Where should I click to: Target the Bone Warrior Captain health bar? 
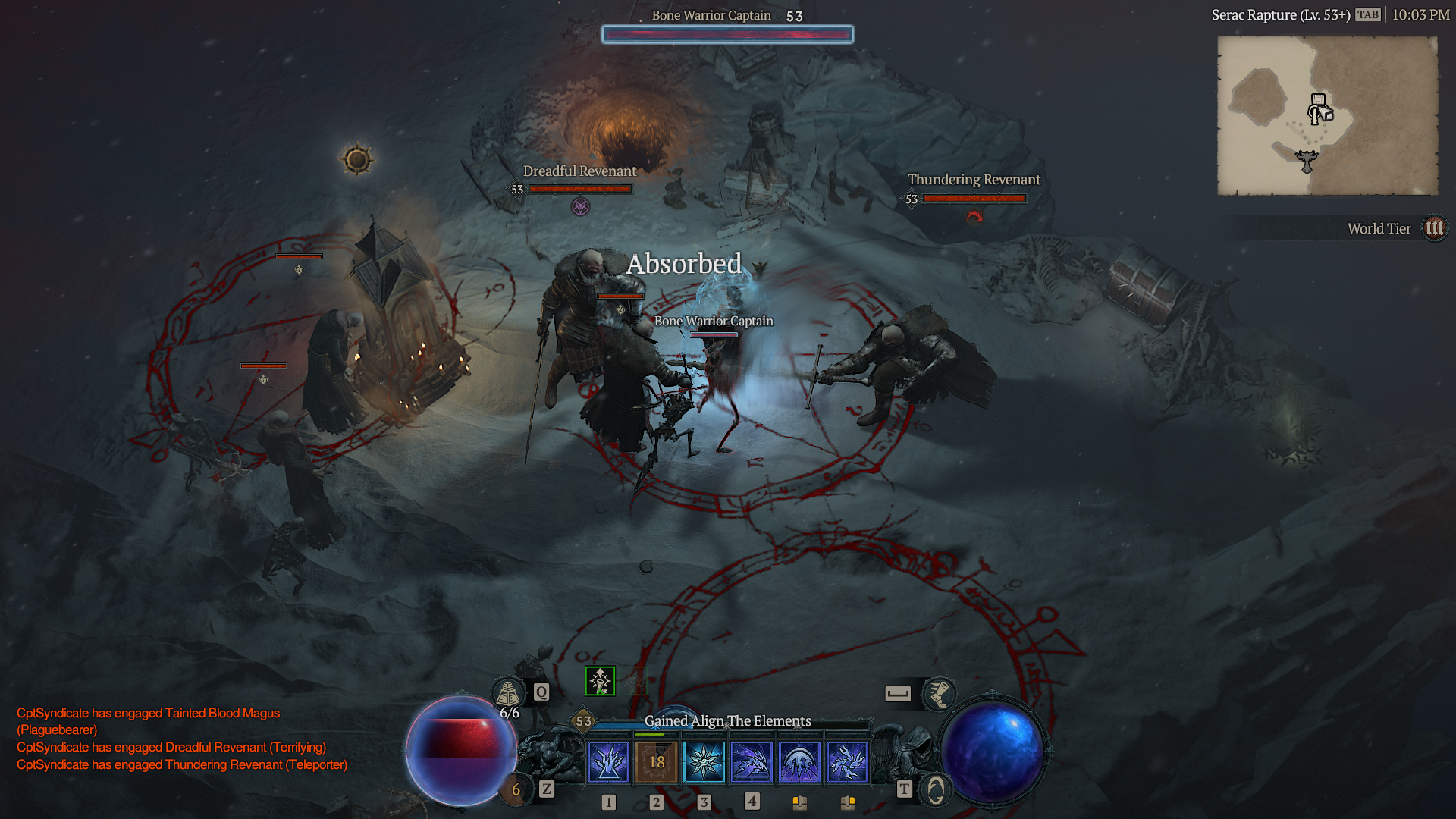[x=726, y=33]
